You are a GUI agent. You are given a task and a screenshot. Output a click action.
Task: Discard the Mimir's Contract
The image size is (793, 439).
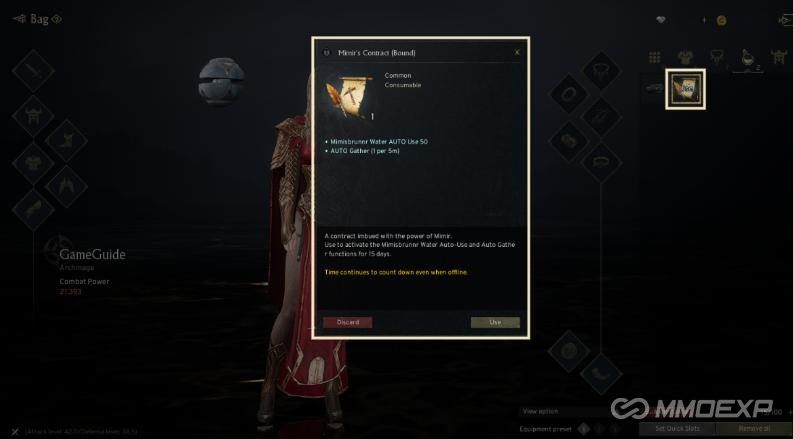coord(348,322)
